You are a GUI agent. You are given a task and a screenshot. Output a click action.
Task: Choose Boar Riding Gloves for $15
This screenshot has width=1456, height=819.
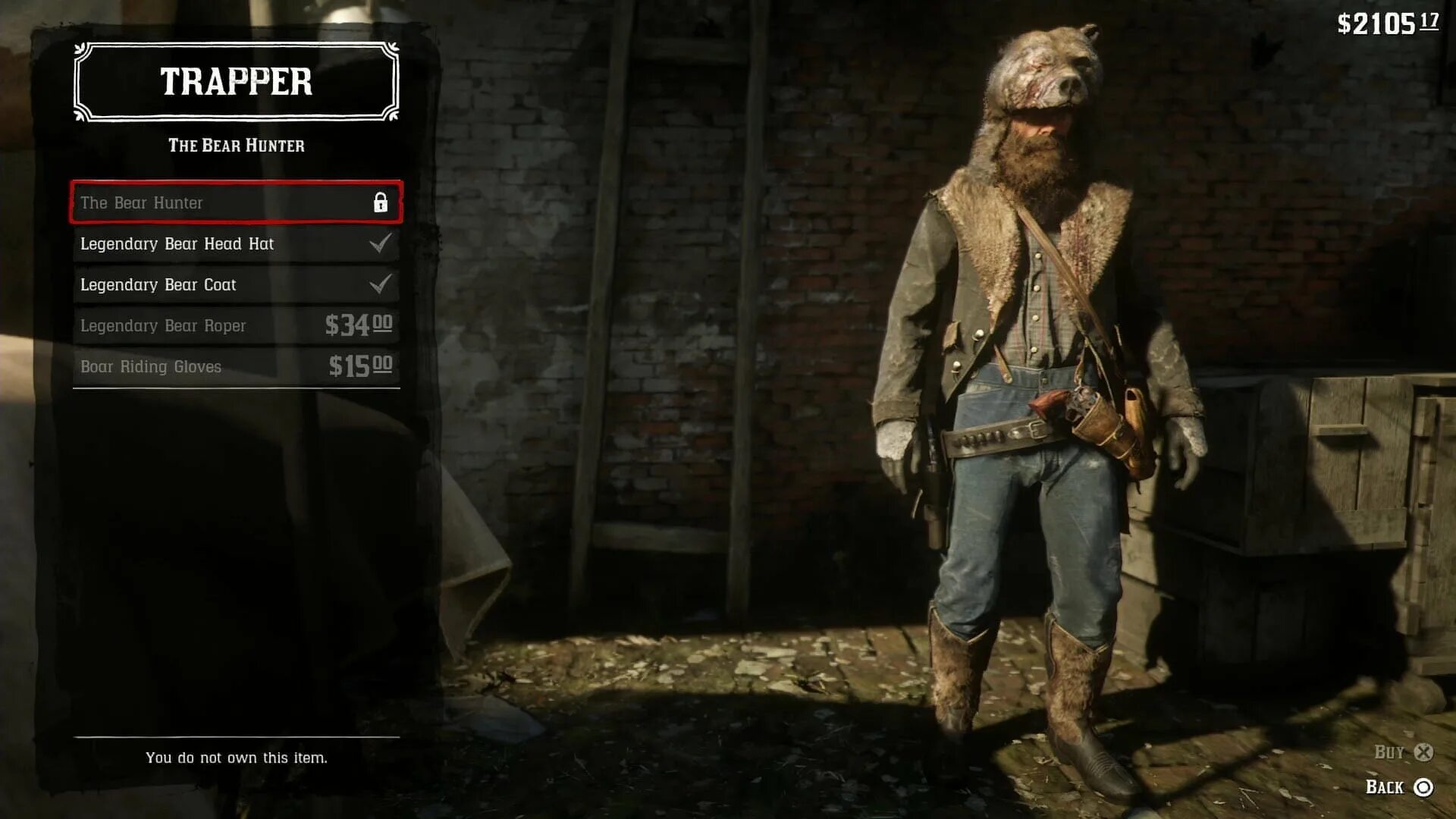[236, 366]
